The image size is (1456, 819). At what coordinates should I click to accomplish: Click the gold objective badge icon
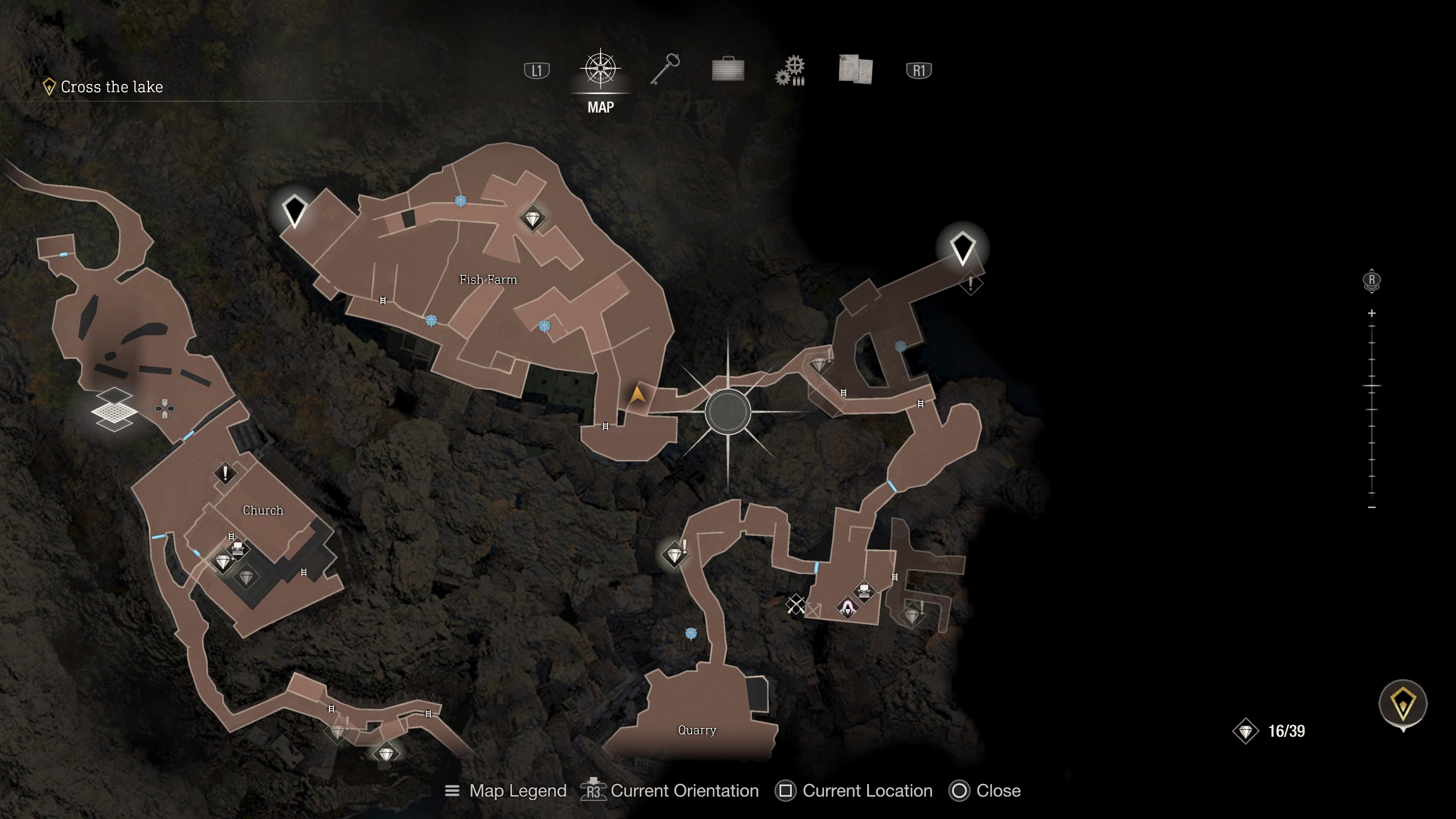[x=1403, y=704]
